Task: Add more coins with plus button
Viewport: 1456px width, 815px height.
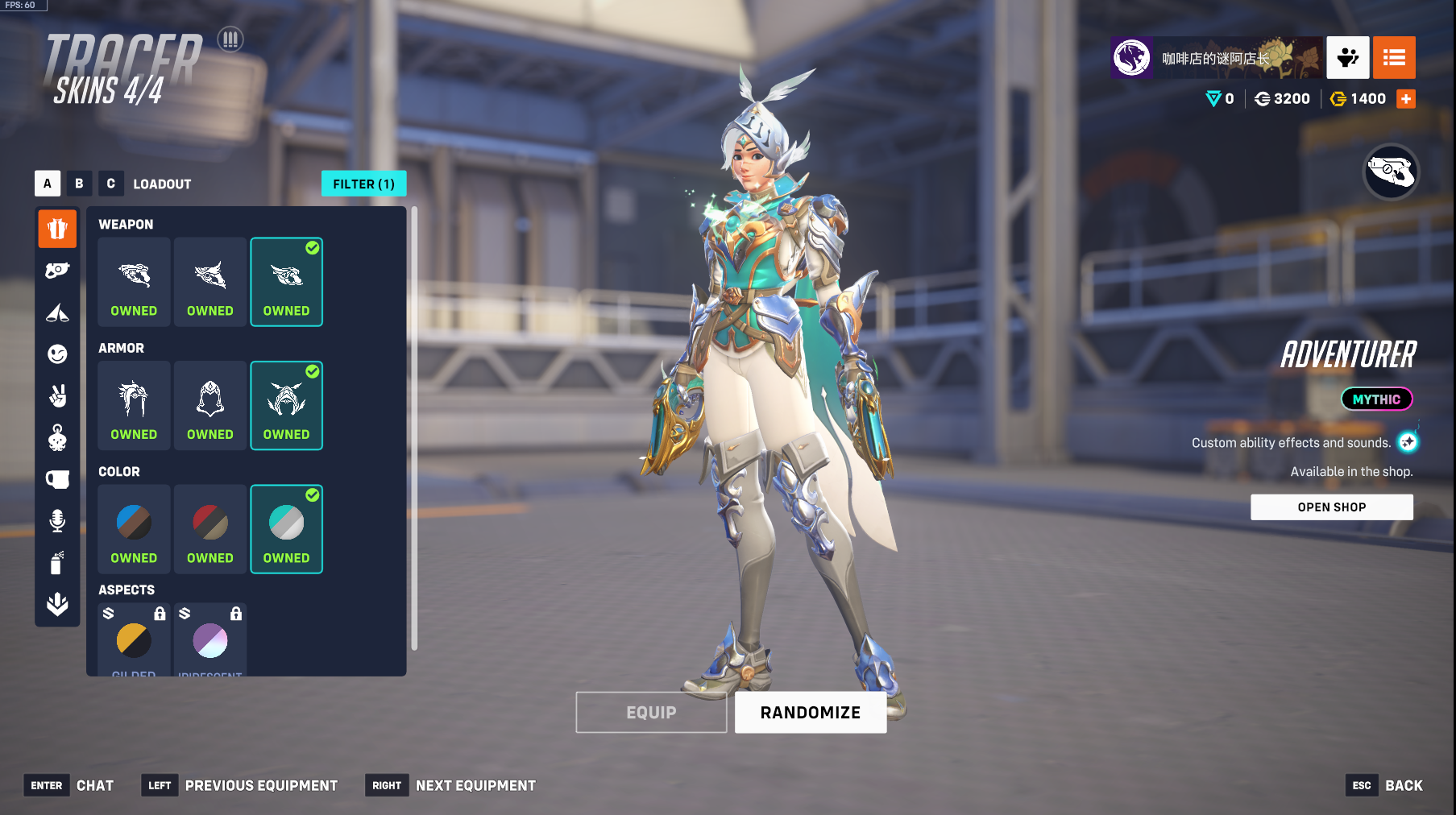Action: 1406,99
